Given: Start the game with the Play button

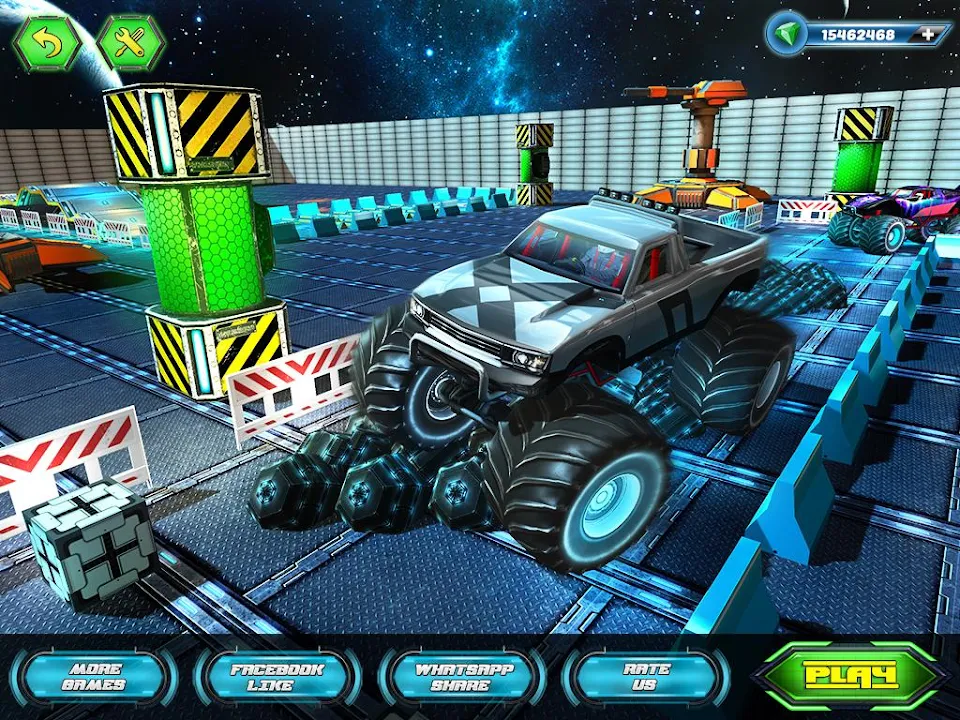Looking at the screenshot, I should (x=851, y=675).
